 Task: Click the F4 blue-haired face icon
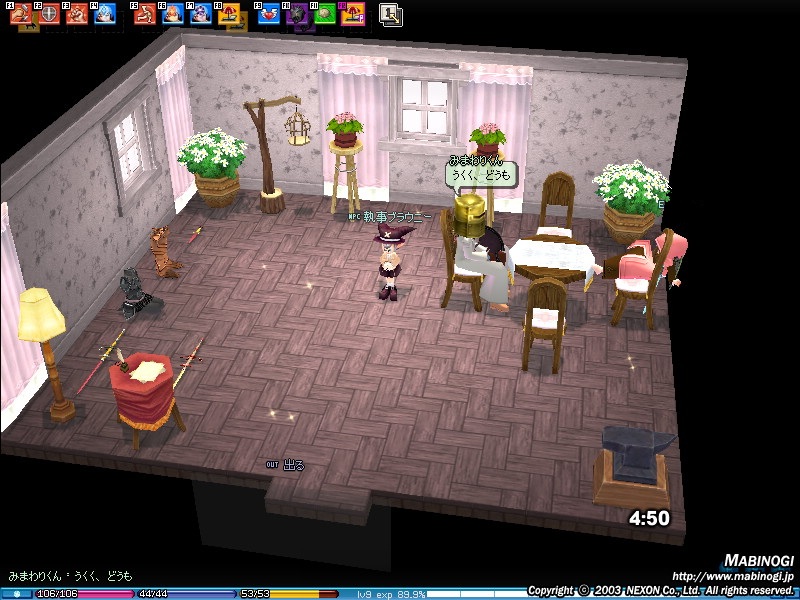(104, 14)
